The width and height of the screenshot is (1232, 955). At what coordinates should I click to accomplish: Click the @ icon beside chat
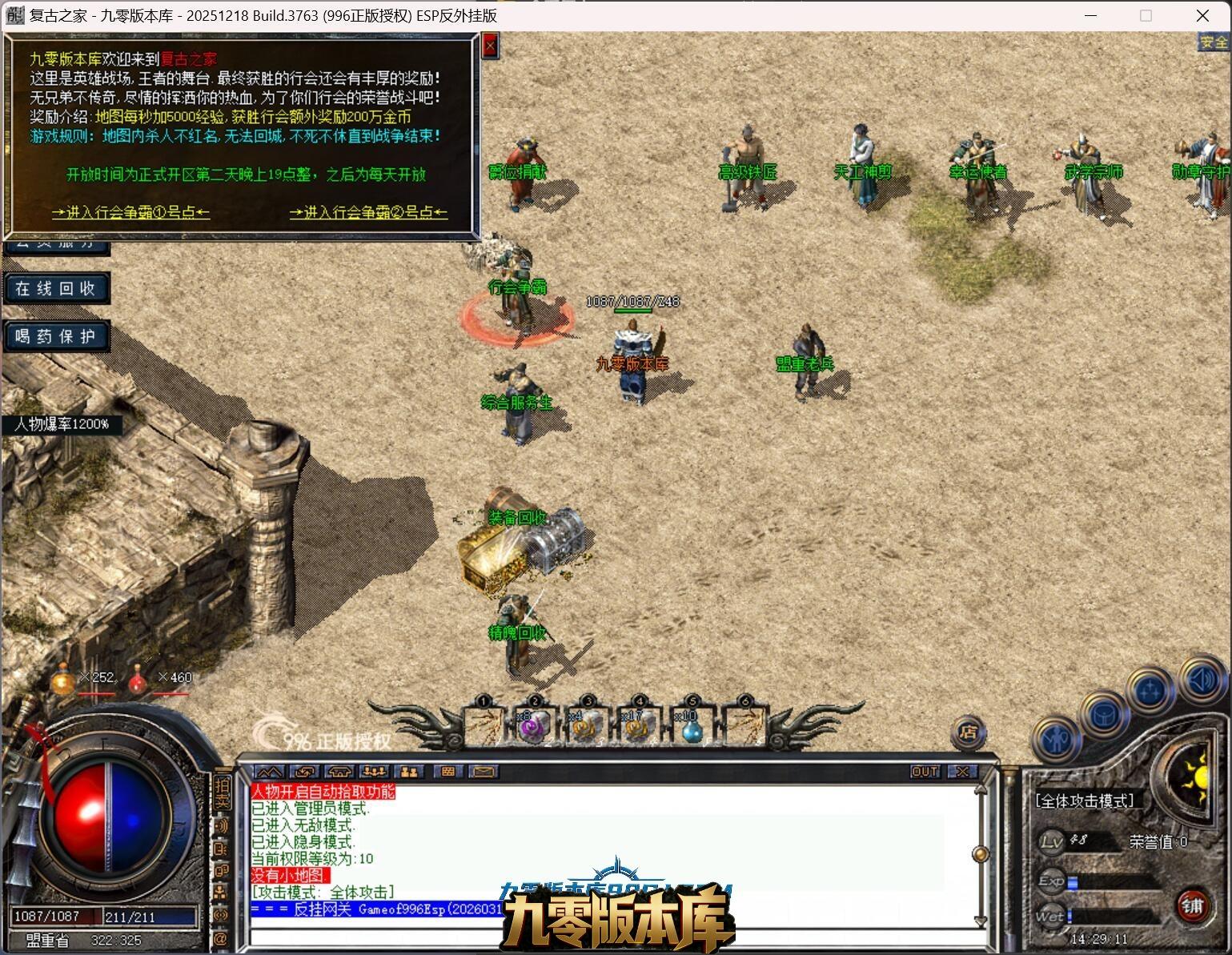point(221,938)
